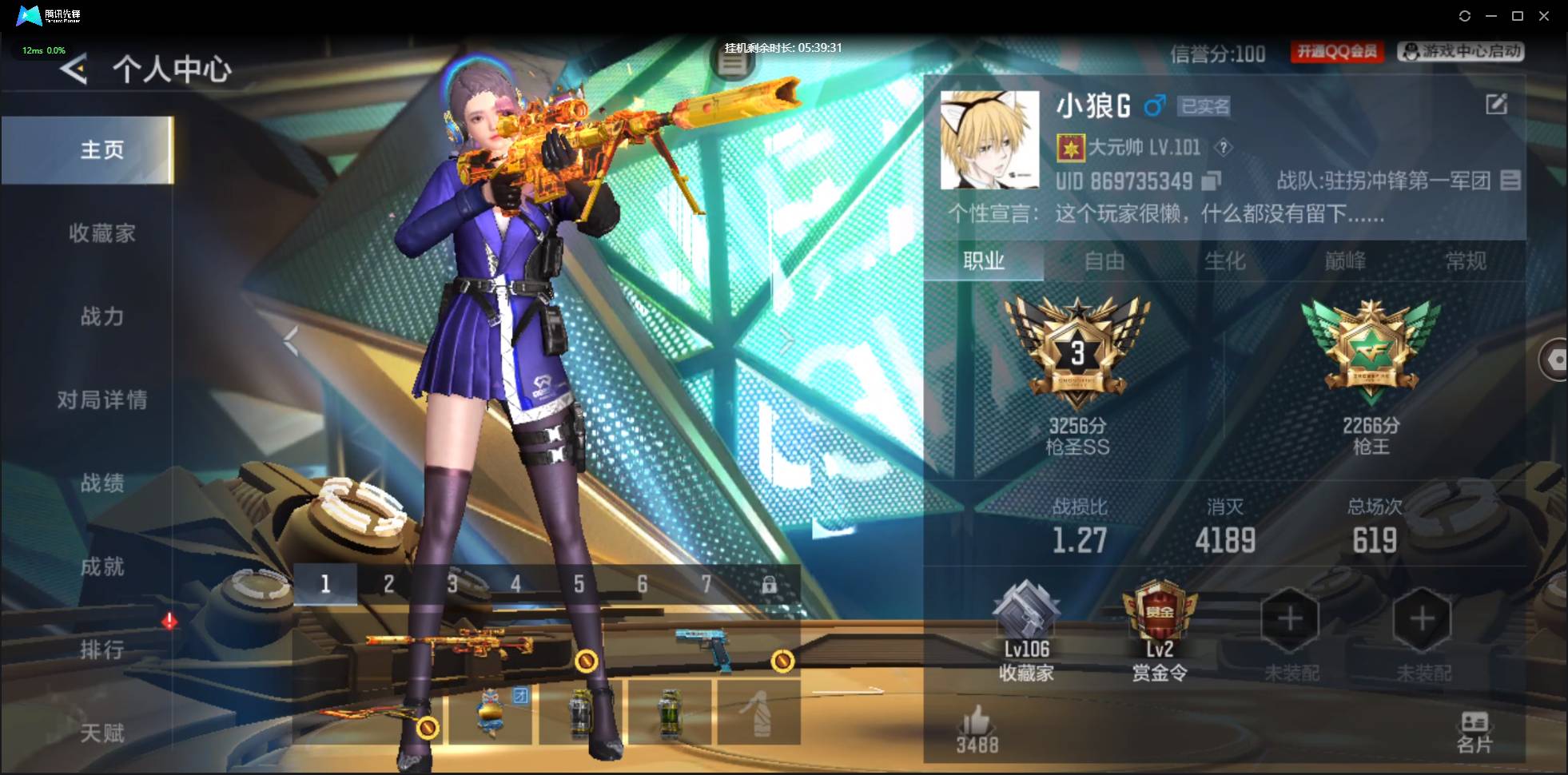The height and width of the screenshot is (775, 1568).
Task: Open the 游戏中心启动 button
Action: (1461, 52)
